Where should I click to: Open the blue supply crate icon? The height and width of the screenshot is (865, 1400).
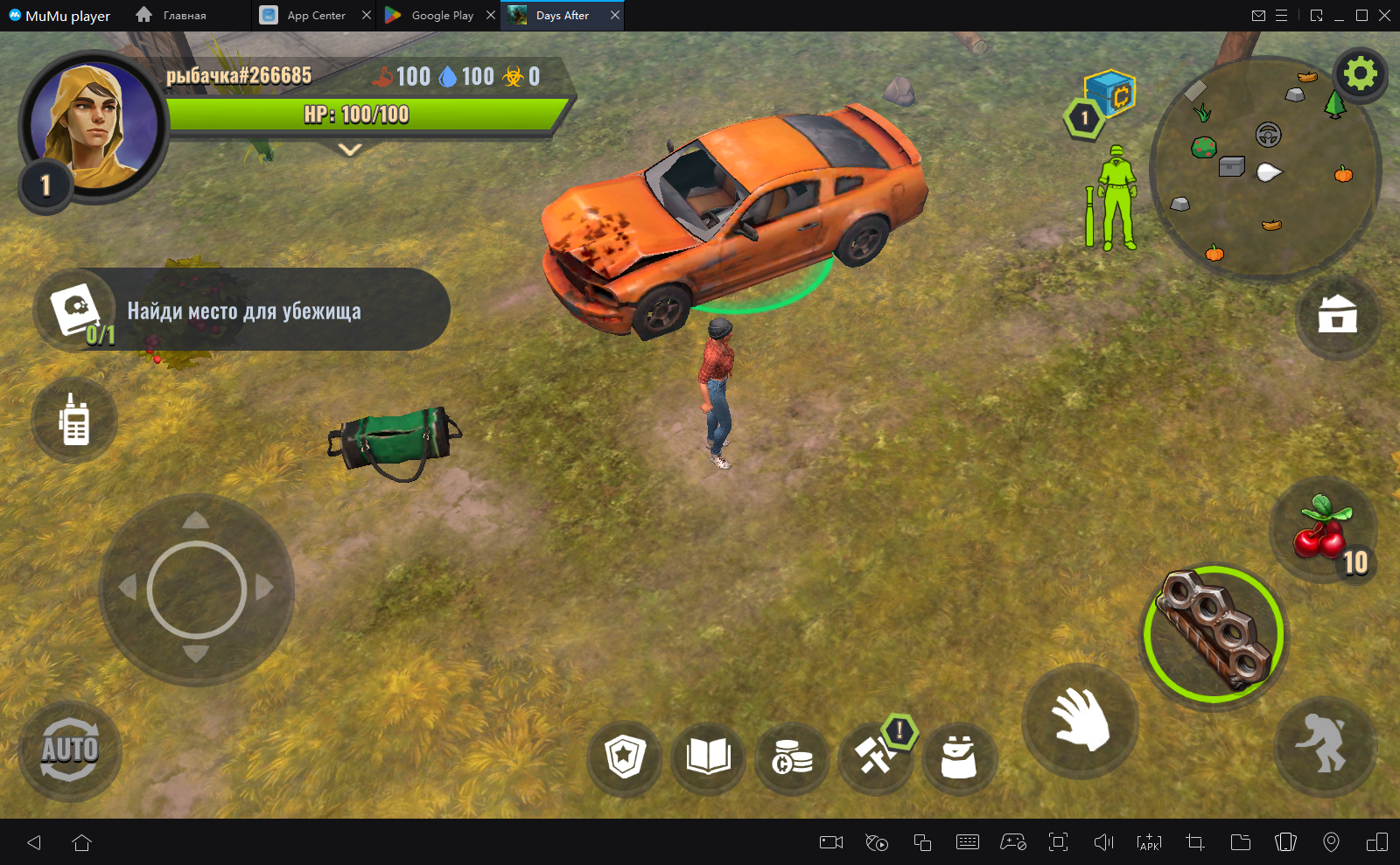1109,93
